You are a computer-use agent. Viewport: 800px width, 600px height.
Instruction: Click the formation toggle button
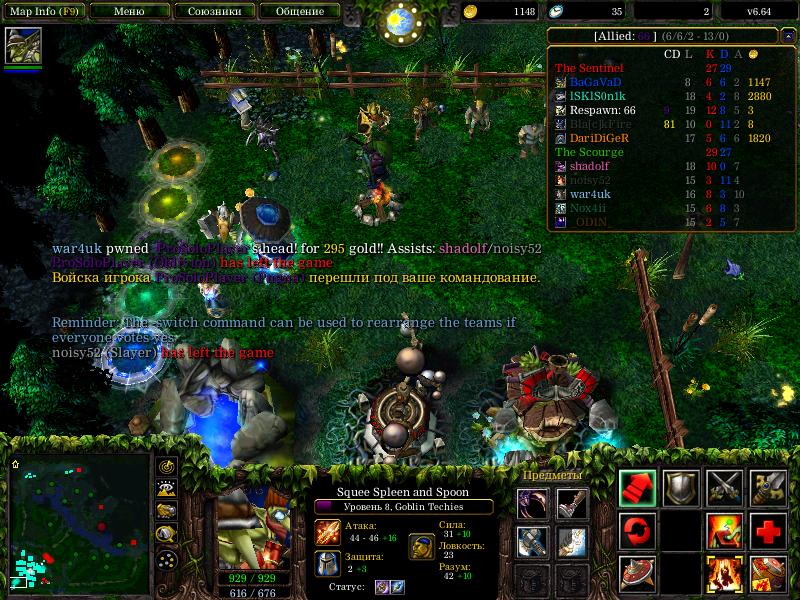pyautogui.click(x=167, y=558)
